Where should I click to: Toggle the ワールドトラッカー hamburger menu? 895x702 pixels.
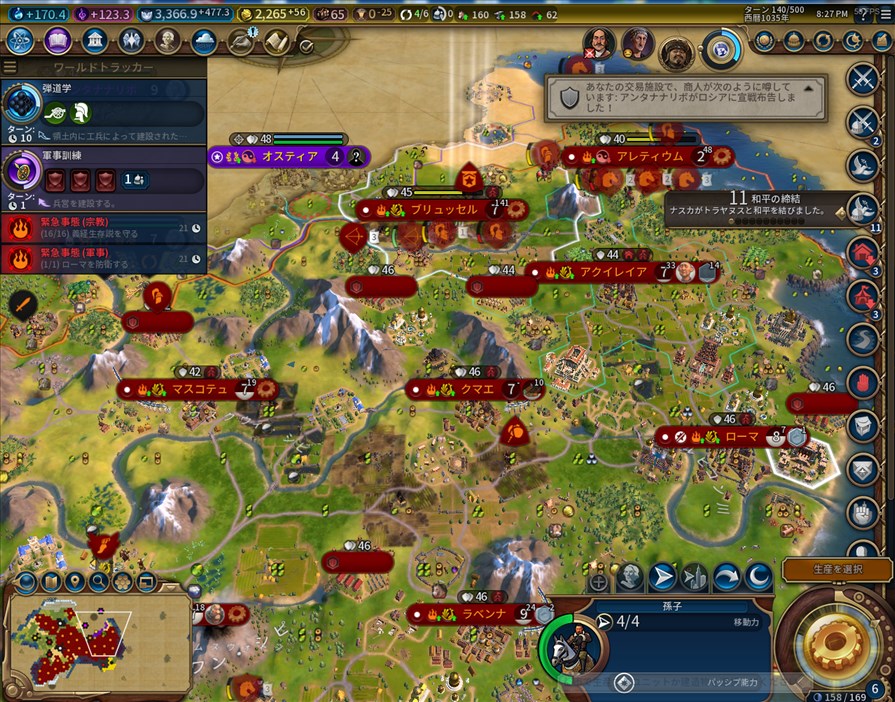click(10, 67)
